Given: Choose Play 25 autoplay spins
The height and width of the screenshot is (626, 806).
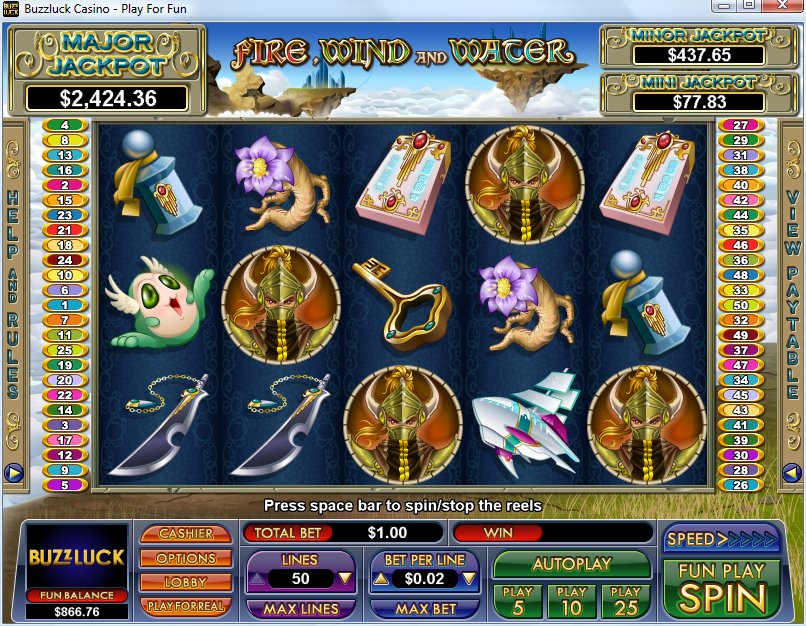Looking at the screenshot, I should click(x=625, y=600).
